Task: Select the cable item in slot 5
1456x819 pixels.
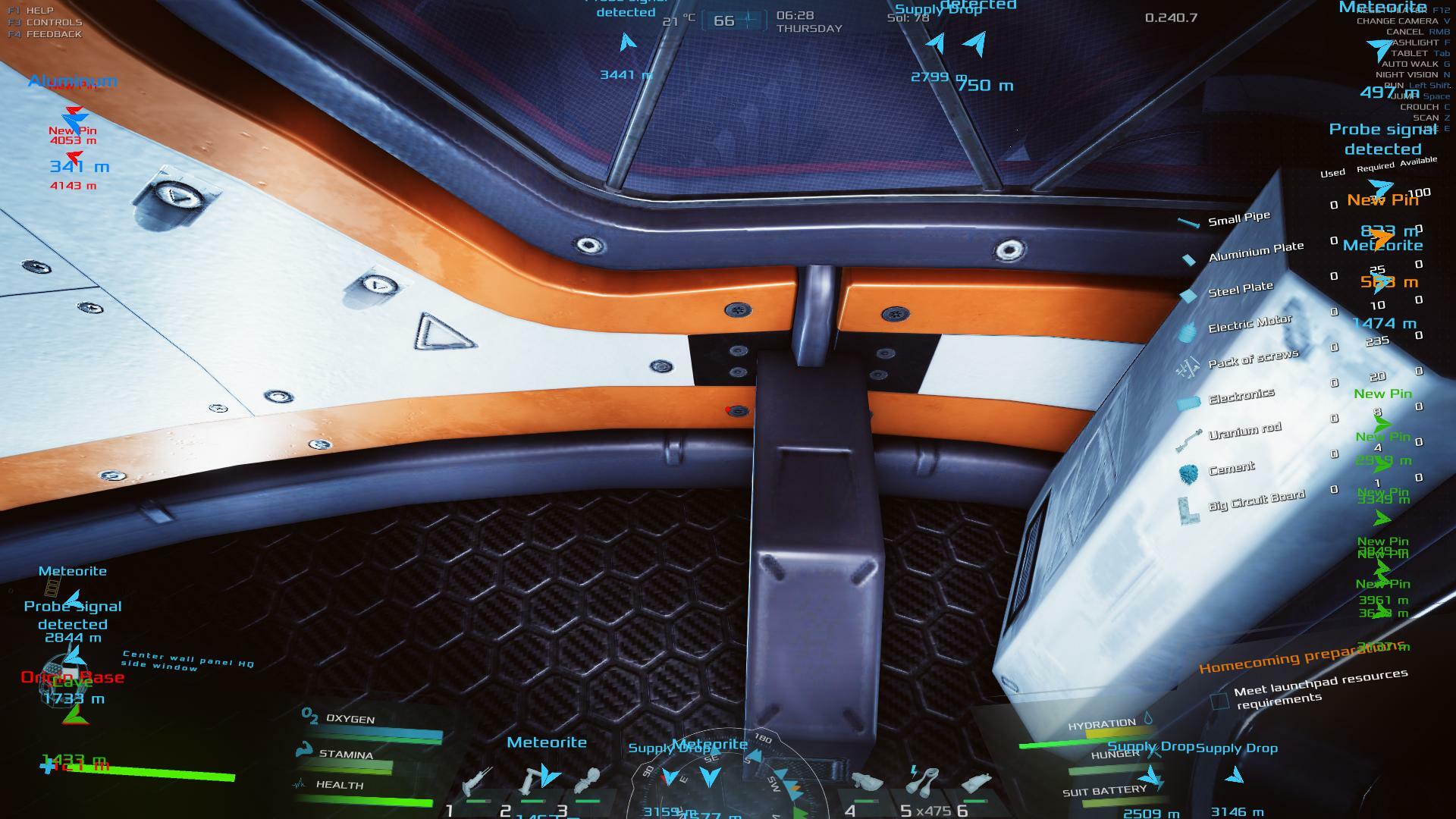Action: (922, 781)
